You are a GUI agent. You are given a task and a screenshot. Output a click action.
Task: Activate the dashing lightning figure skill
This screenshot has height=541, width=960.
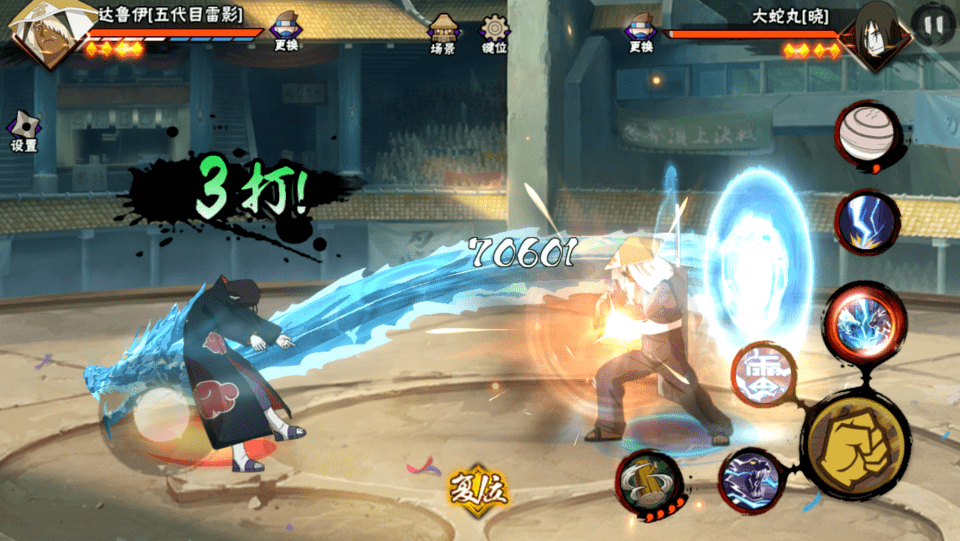(x=751, y=479)
